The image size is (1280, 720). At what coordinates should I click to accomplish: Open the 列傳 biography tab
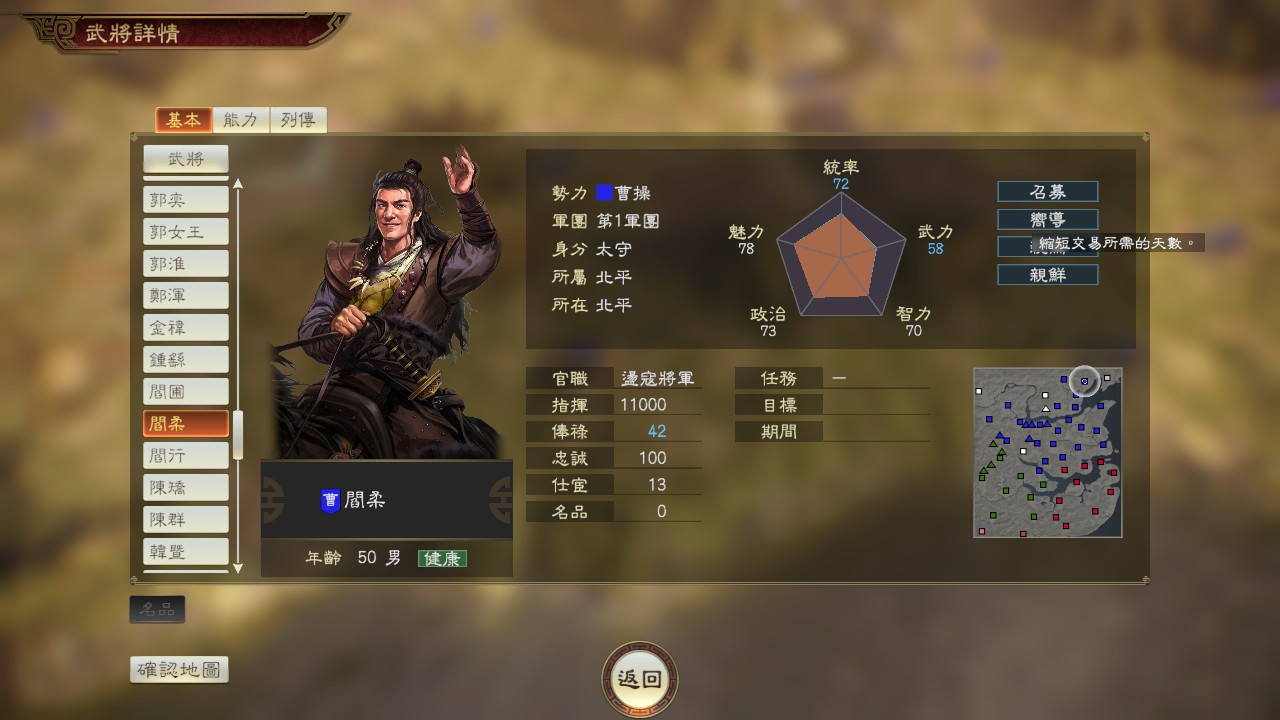297,118
